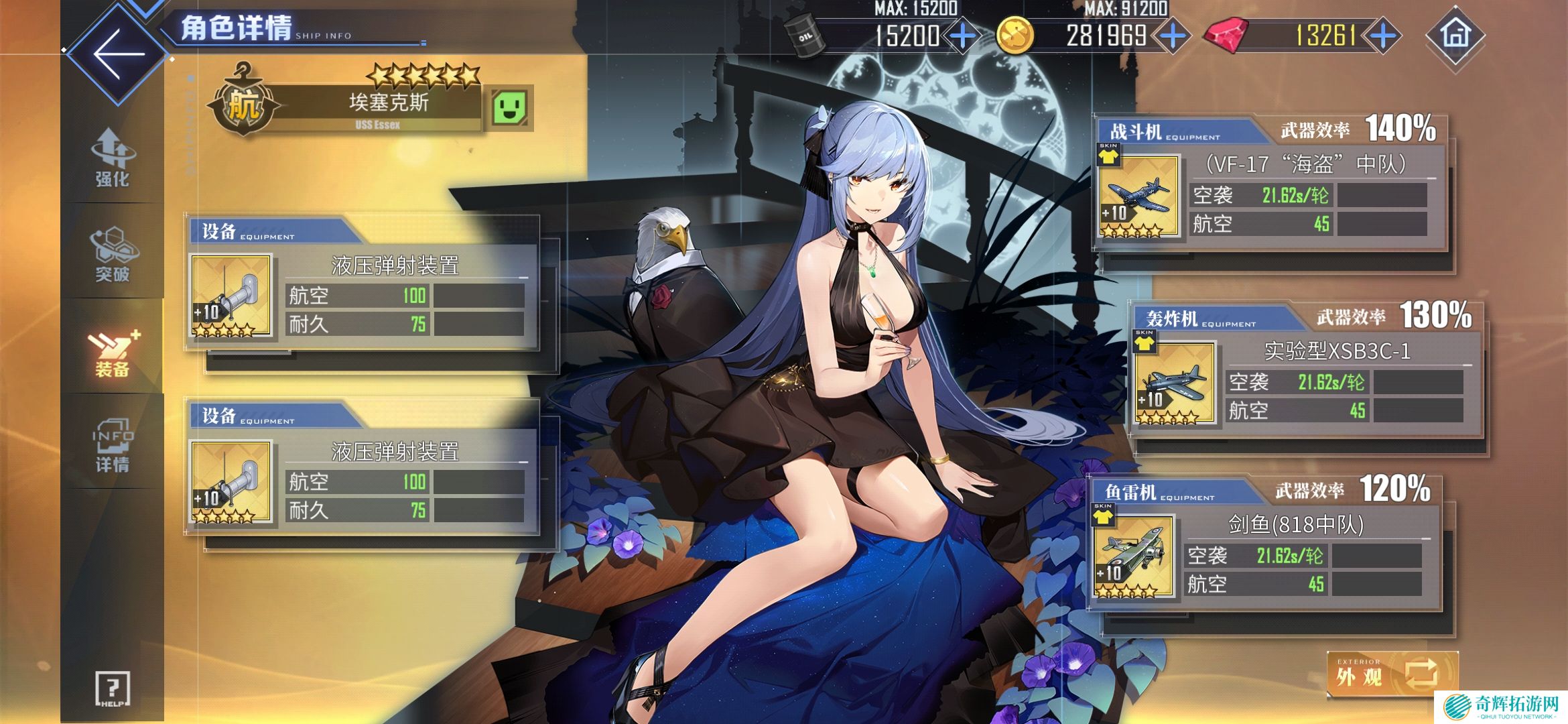This screenshot has width=1568, height=724.
Task: Click the green smiley affinity icon
Action: tap(509, 107)
